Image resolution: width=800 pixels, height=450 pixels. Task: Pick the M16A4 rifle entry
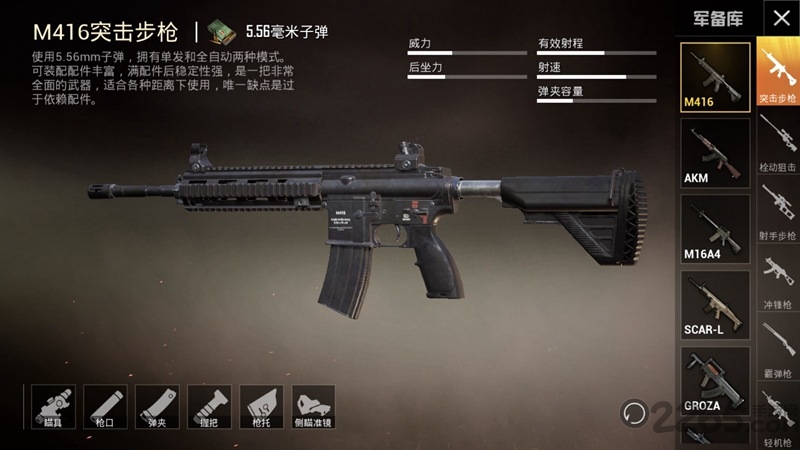(715, 228)
